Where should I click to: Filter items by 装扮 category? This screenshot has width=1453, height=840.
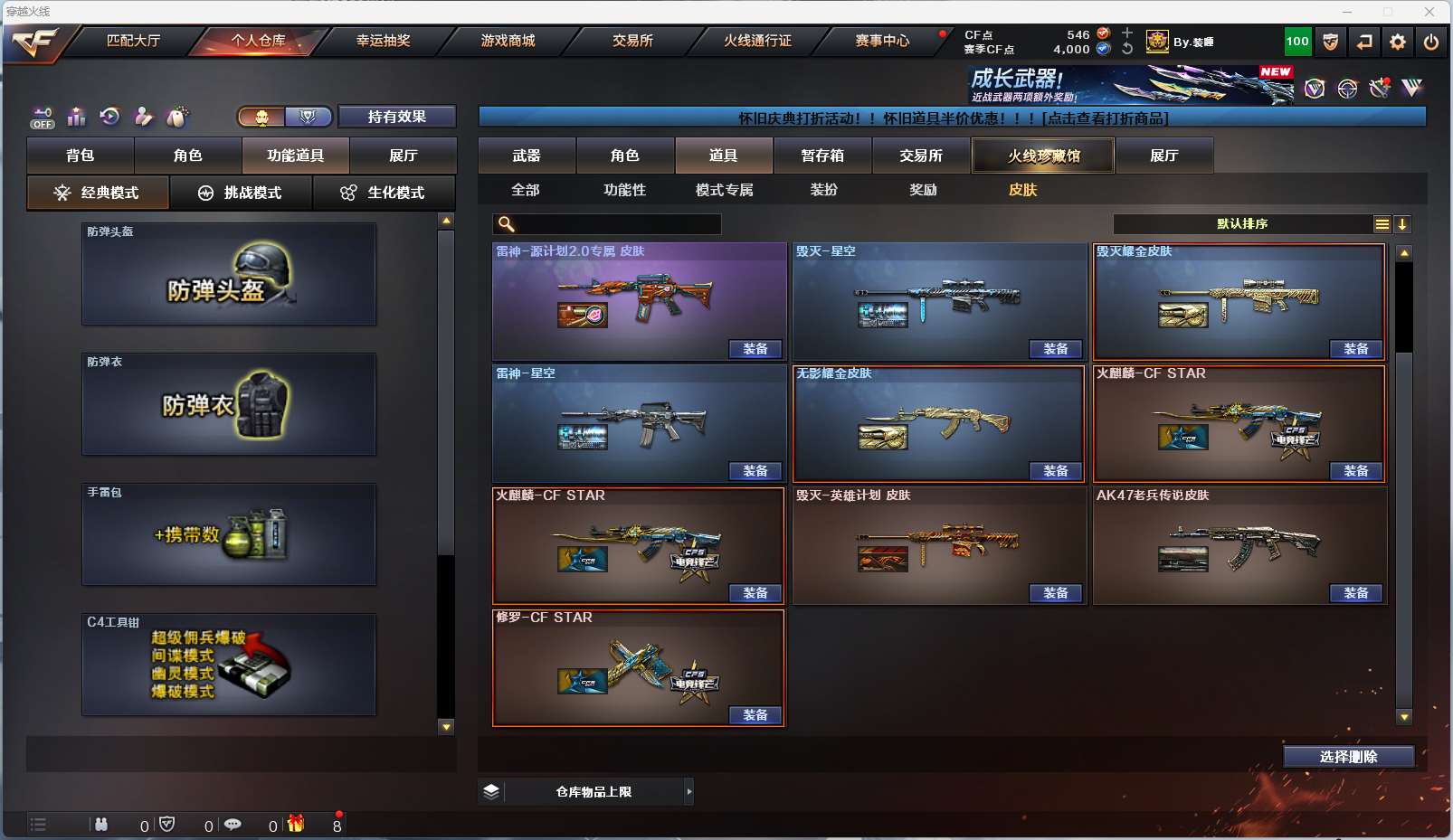pos(823,190)
